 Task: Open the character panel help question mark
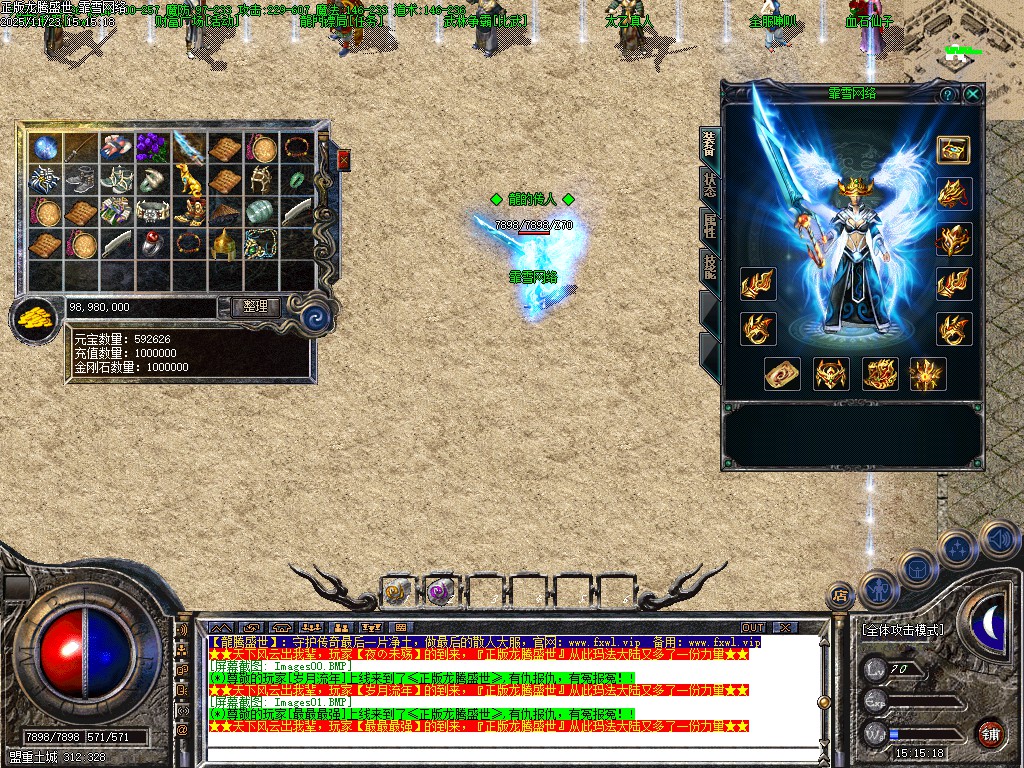pos(947,94)
